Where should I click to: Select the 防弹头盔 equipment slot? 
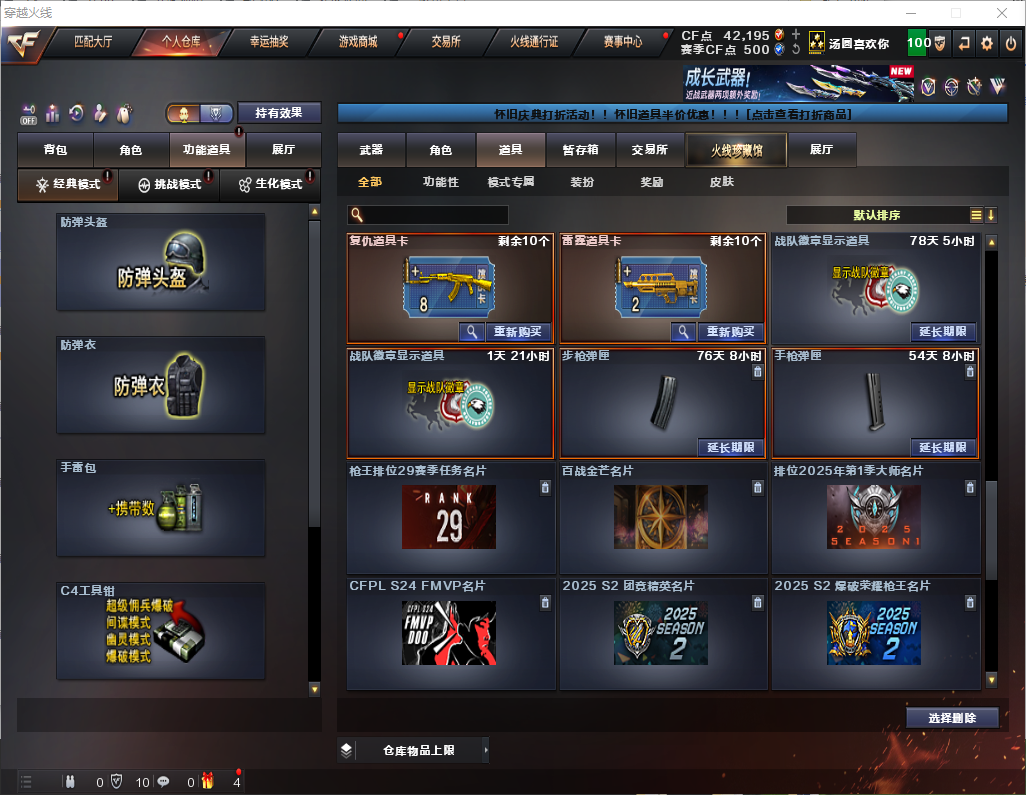click(x=161, y=262)
